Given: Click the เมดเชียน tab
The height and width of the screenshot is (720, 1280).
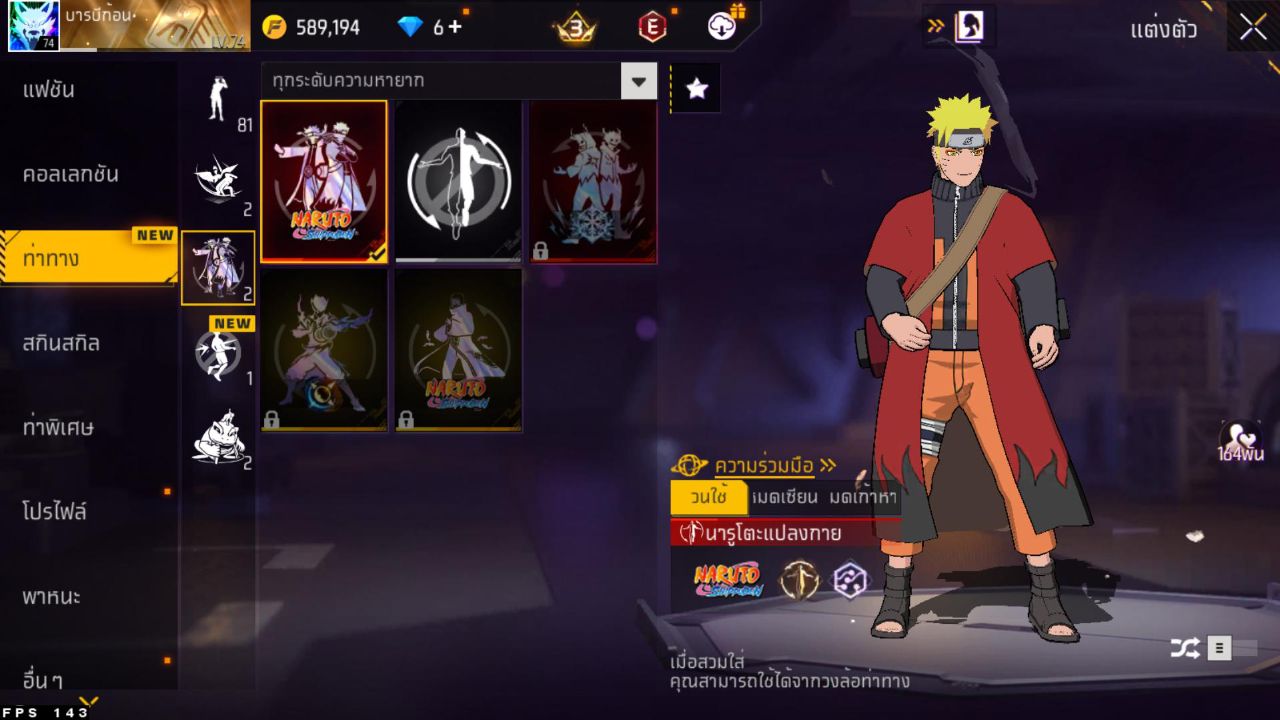Looking at the screenshot, I should click(785, 497).
